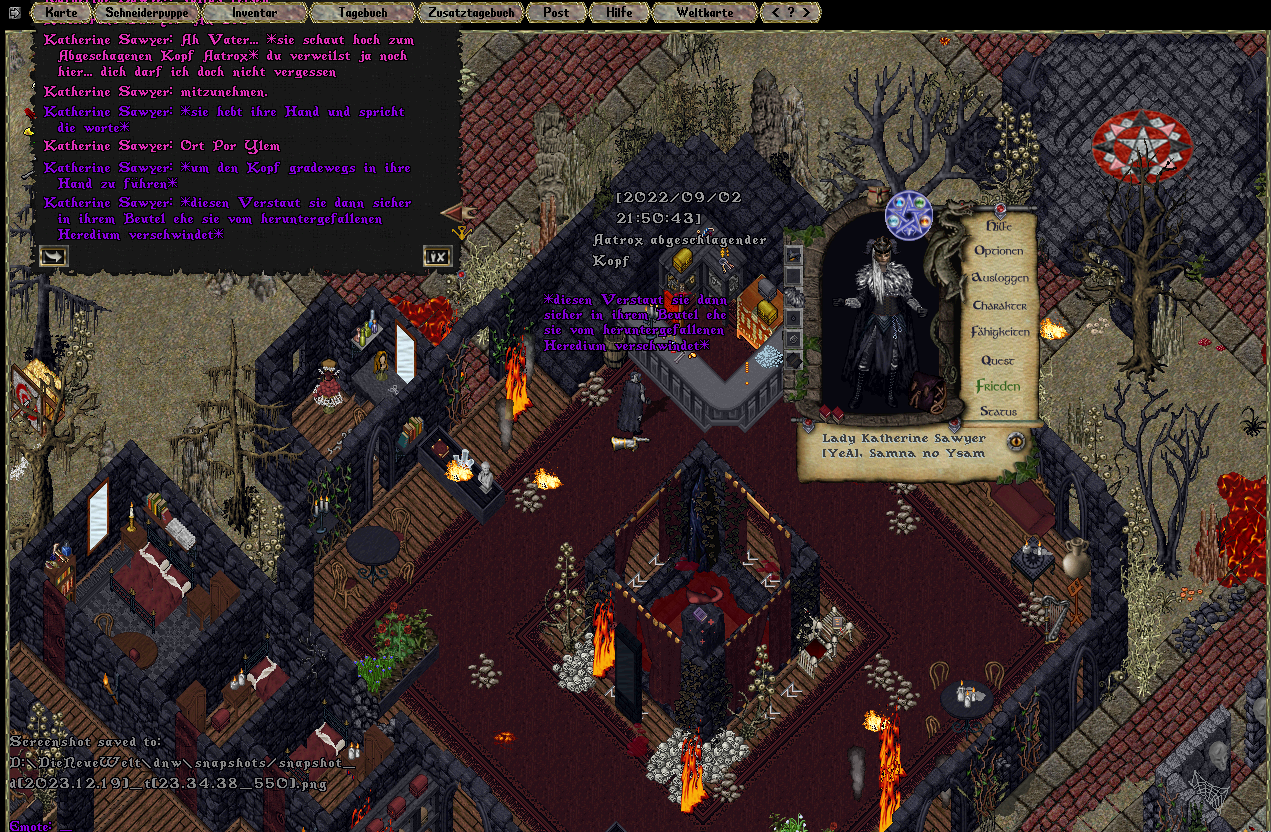Click the pentagram orb above the paperdoll
Viewport: 1271px width, 832px height.
pyautogui.click(x=908, y=216)
